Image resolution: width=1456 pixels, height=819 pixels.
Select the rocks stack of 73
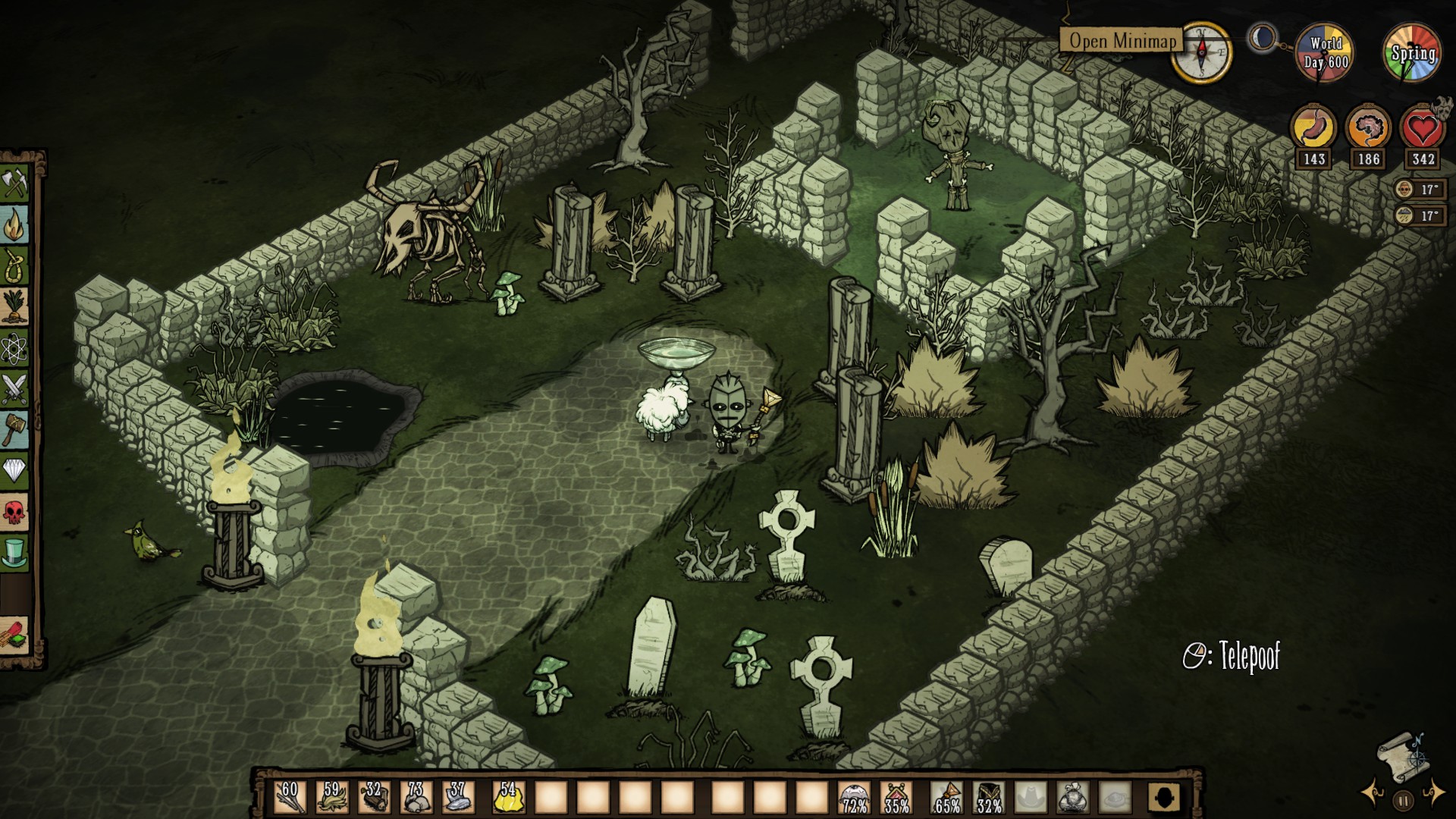tap(415, 798)
